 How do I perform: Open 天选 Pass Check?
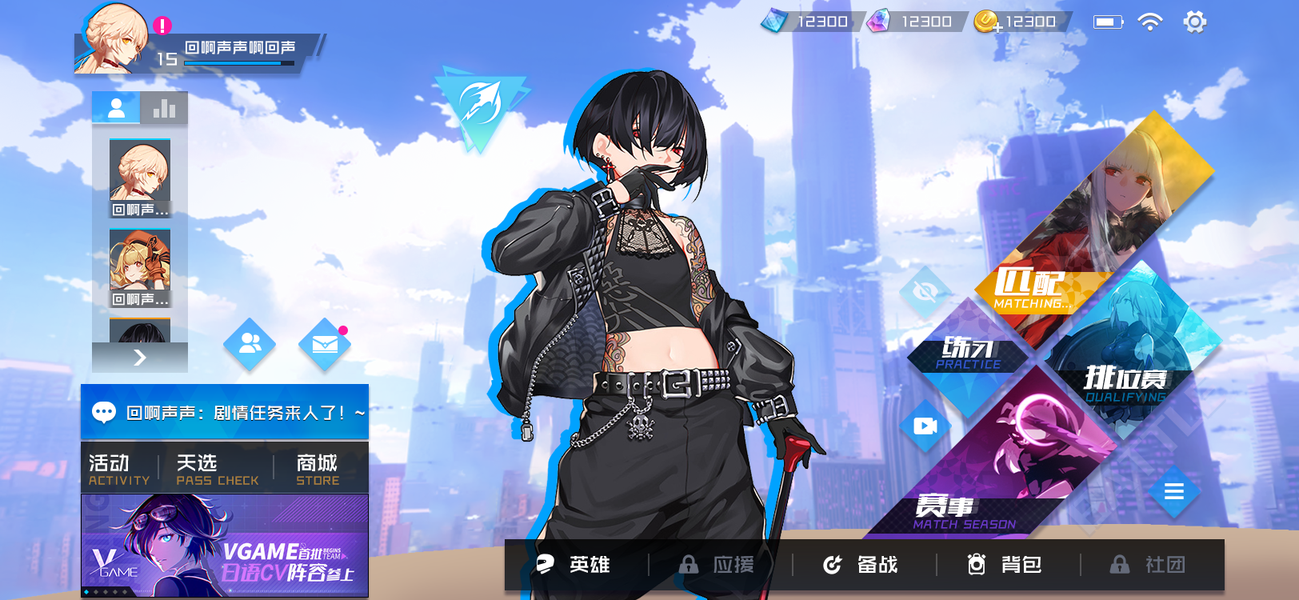pos(217,469)
